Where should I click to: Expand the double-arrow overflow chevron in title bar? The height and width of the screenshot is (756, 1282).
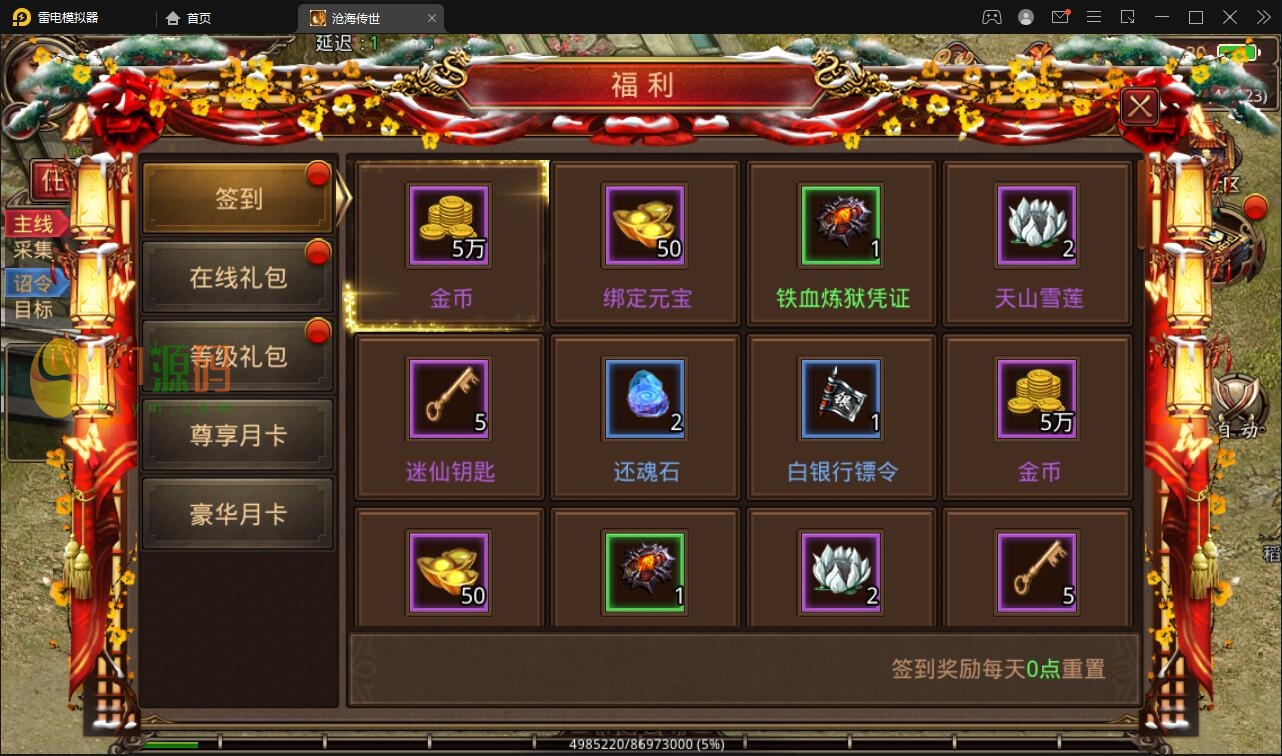coord(1263,17)
